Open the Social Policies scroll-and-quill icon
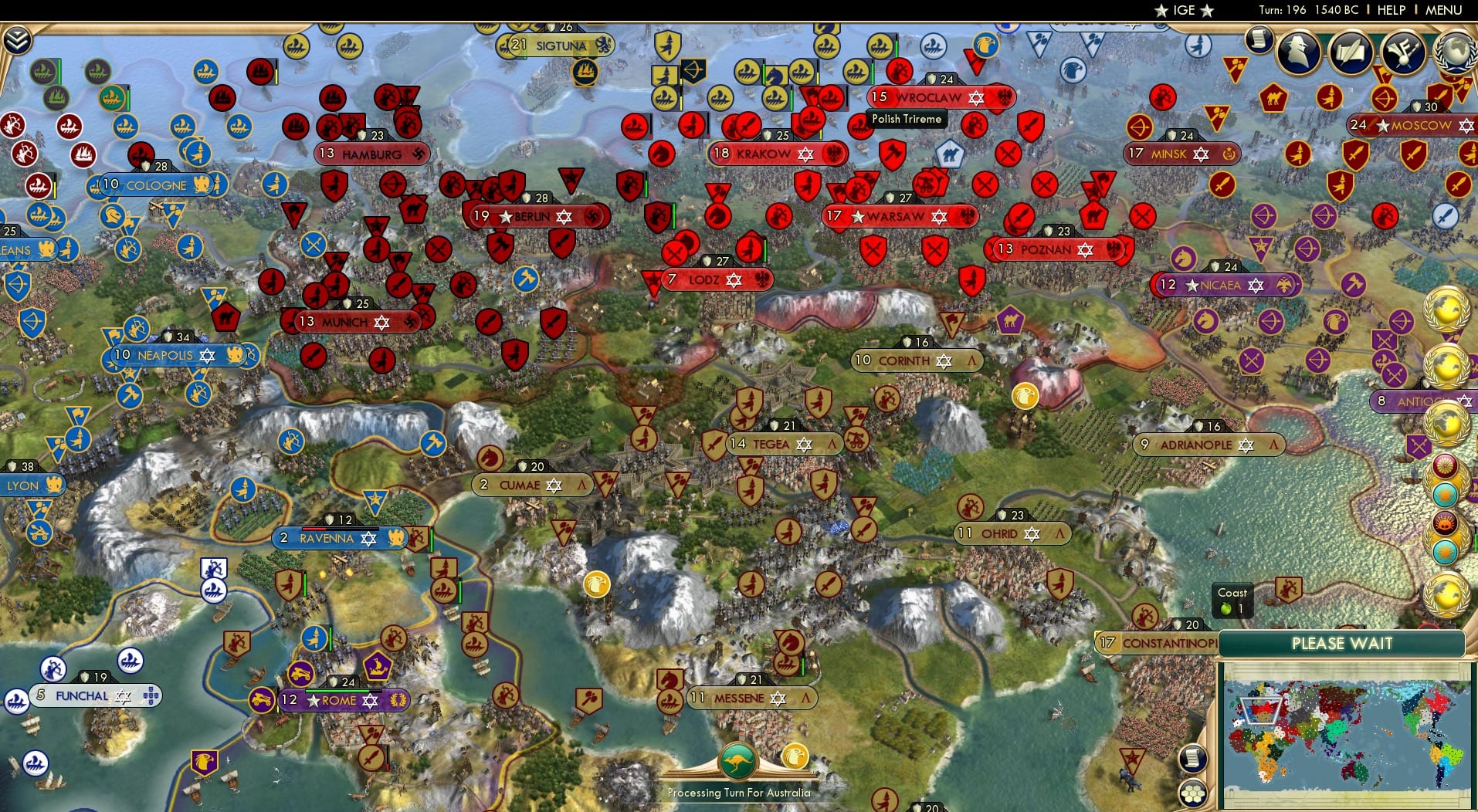Image resolution: width=1478 pixels, height=812 pixels. click(x=1352, y=52)
